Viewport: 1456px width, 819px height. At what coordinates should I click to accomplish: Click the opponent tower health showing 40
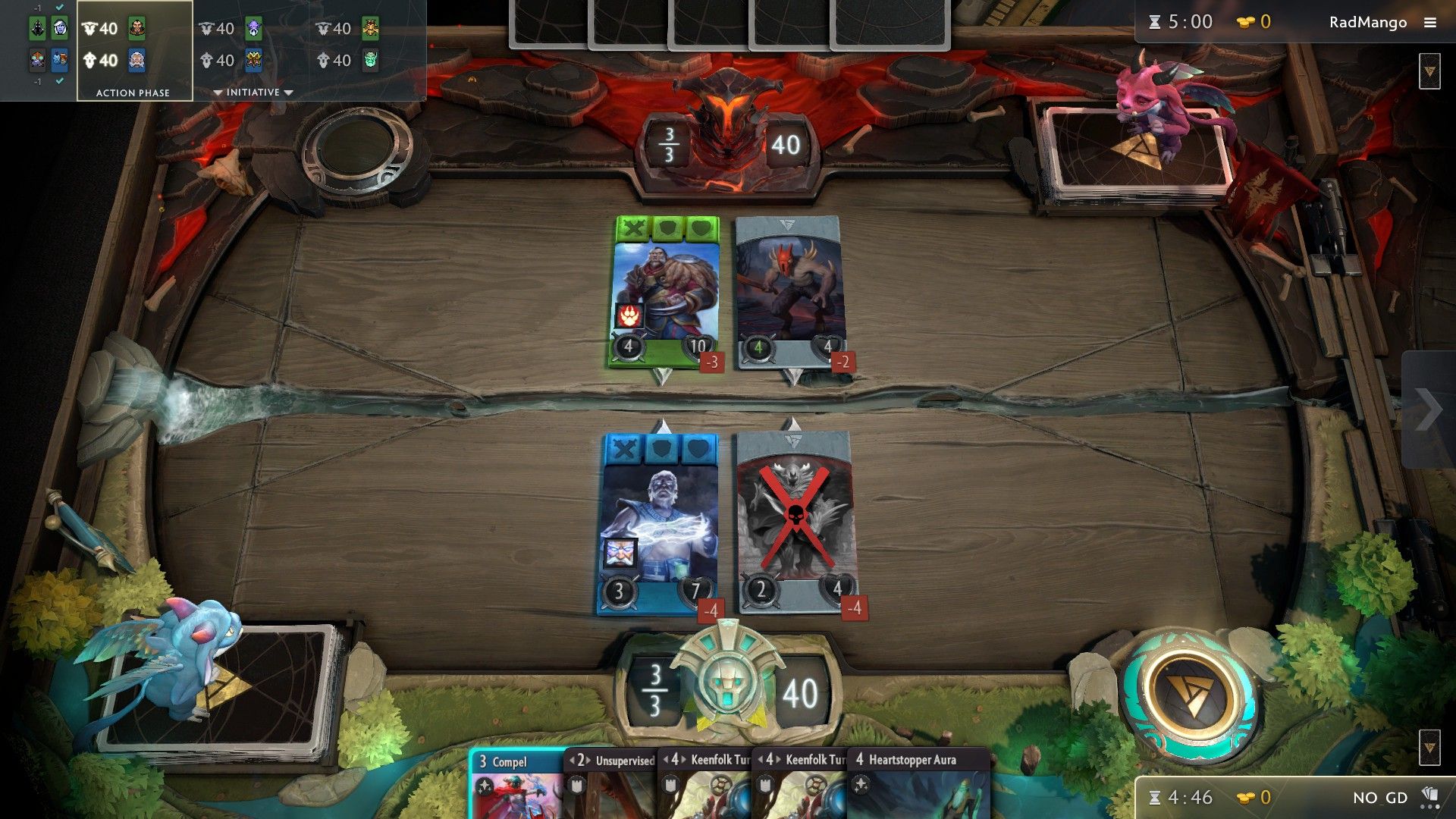tap(786, 143)
